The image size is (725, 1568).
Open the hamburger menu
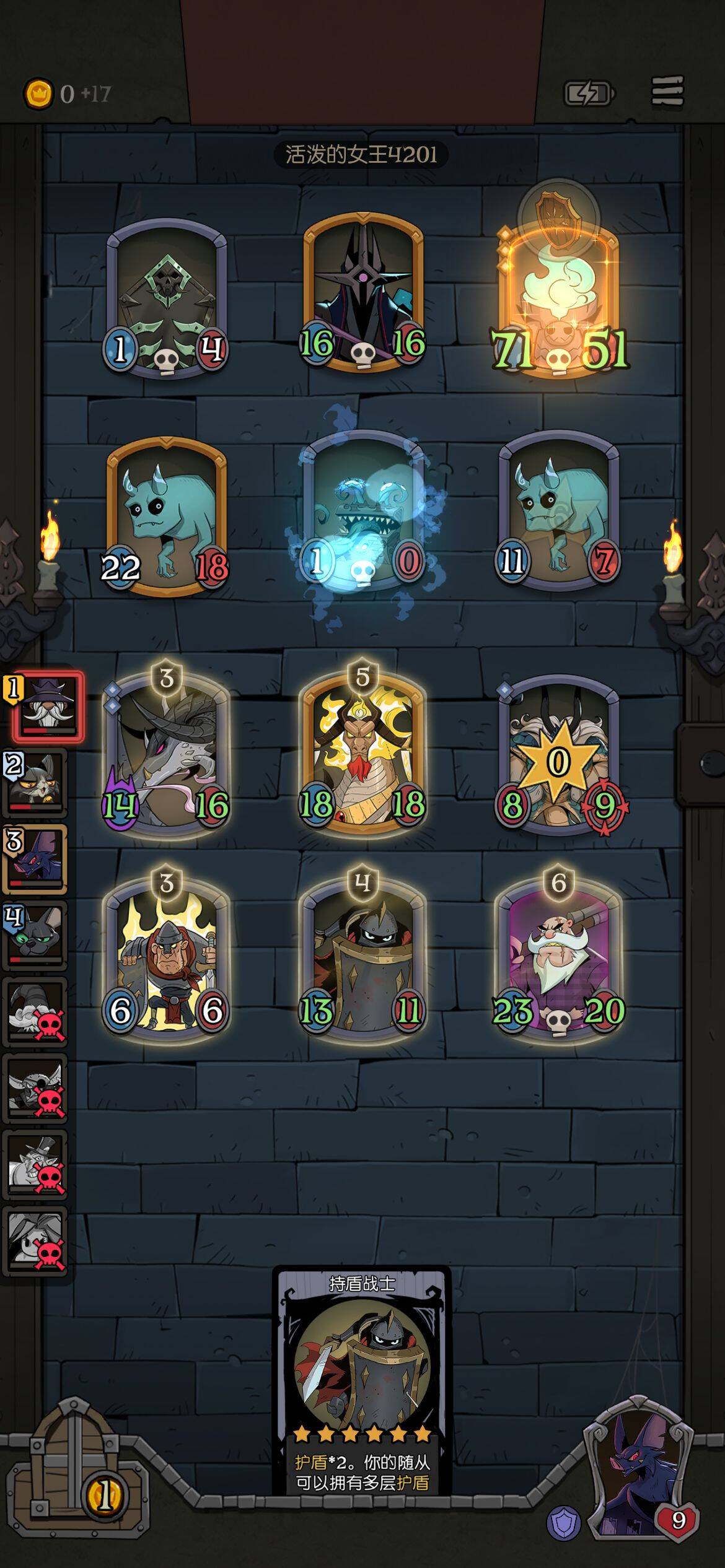tap(667, 92)
